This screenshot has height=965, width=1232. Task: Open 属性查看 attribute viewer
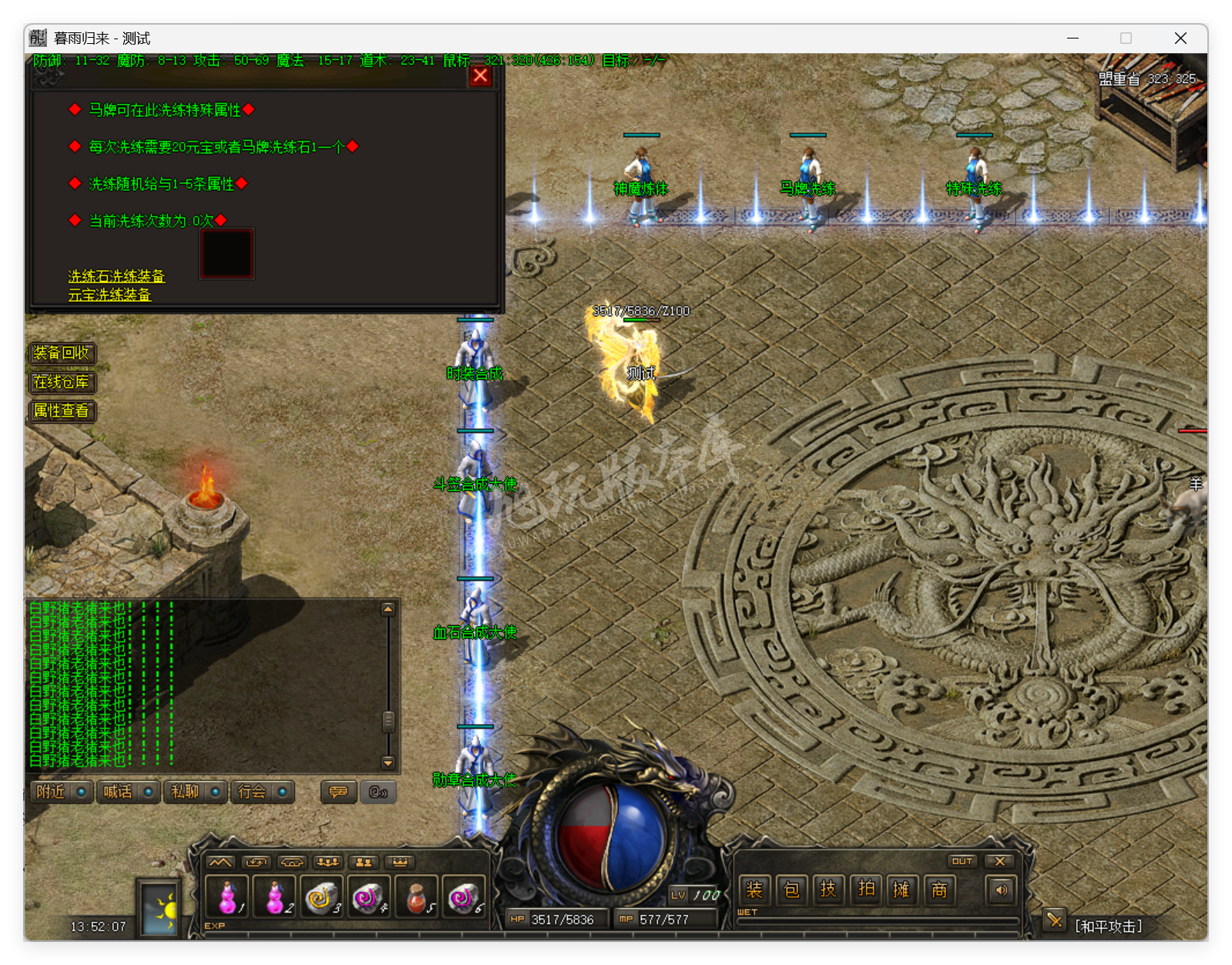(x=62, y=410)
